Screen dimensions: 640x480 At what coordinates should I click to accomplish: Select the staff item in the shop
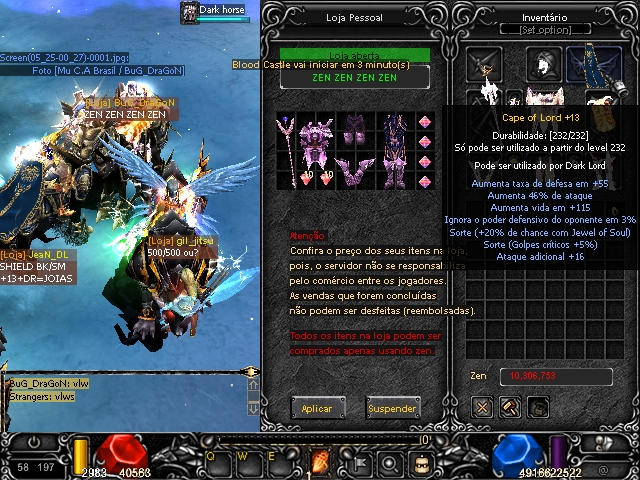pyautogui.click(x=289, y=150)
